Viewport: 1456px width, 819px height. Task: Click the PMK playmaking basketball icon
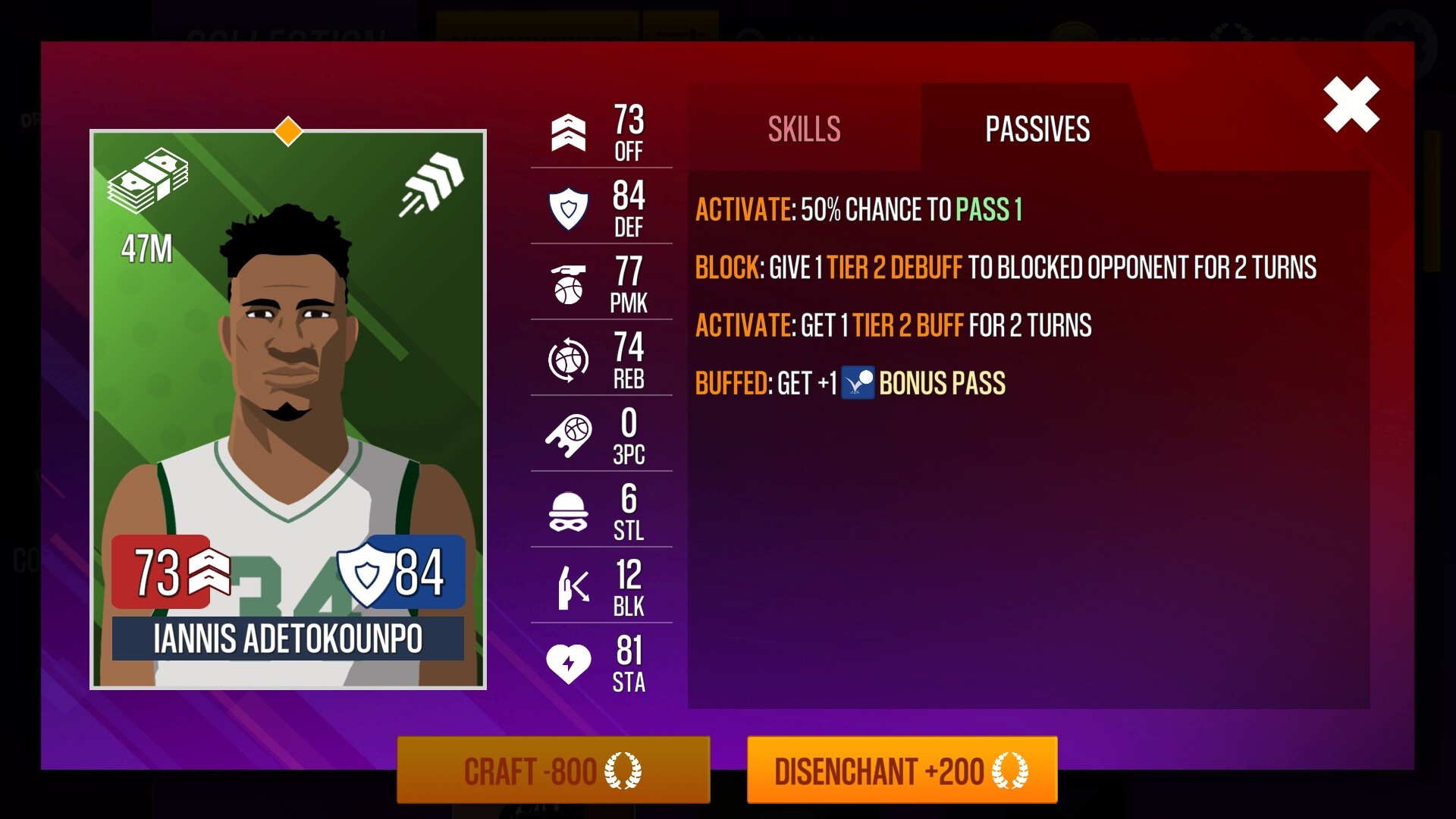coord(569,283)
